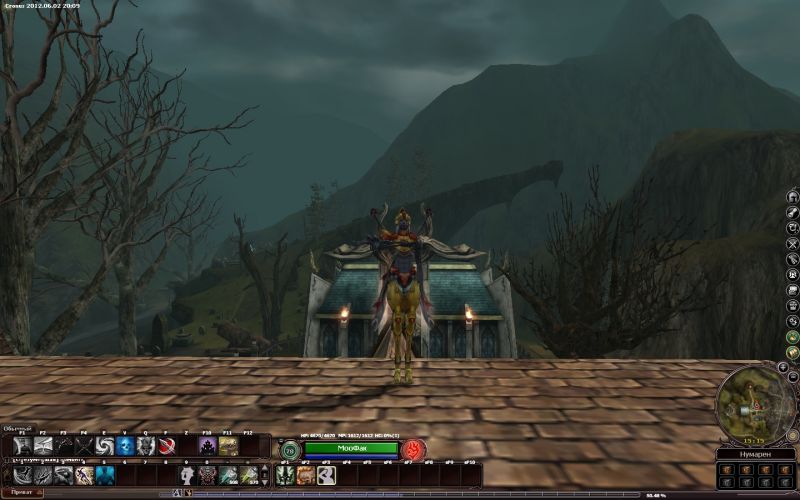Trigger the red slashed-circle skill
The height and width of the screenshot is (500, 800).
167,446
